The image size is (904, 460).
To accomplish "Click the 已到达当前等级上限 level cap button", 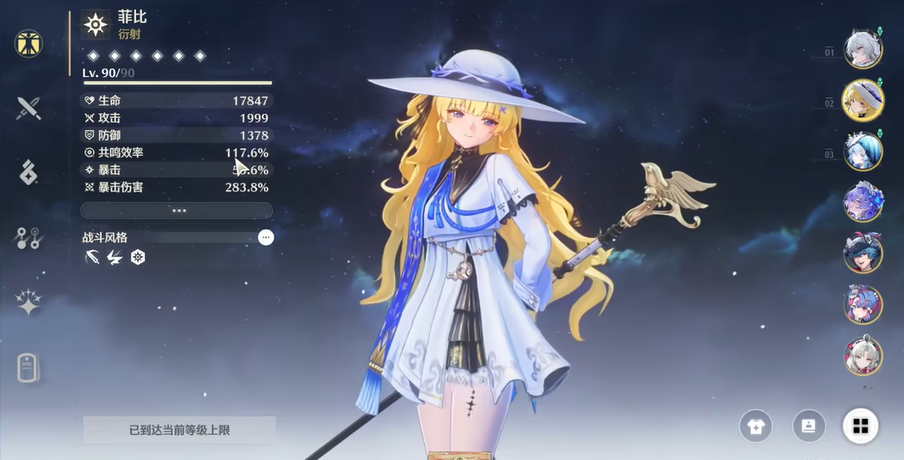I will (x=179, y=430).
